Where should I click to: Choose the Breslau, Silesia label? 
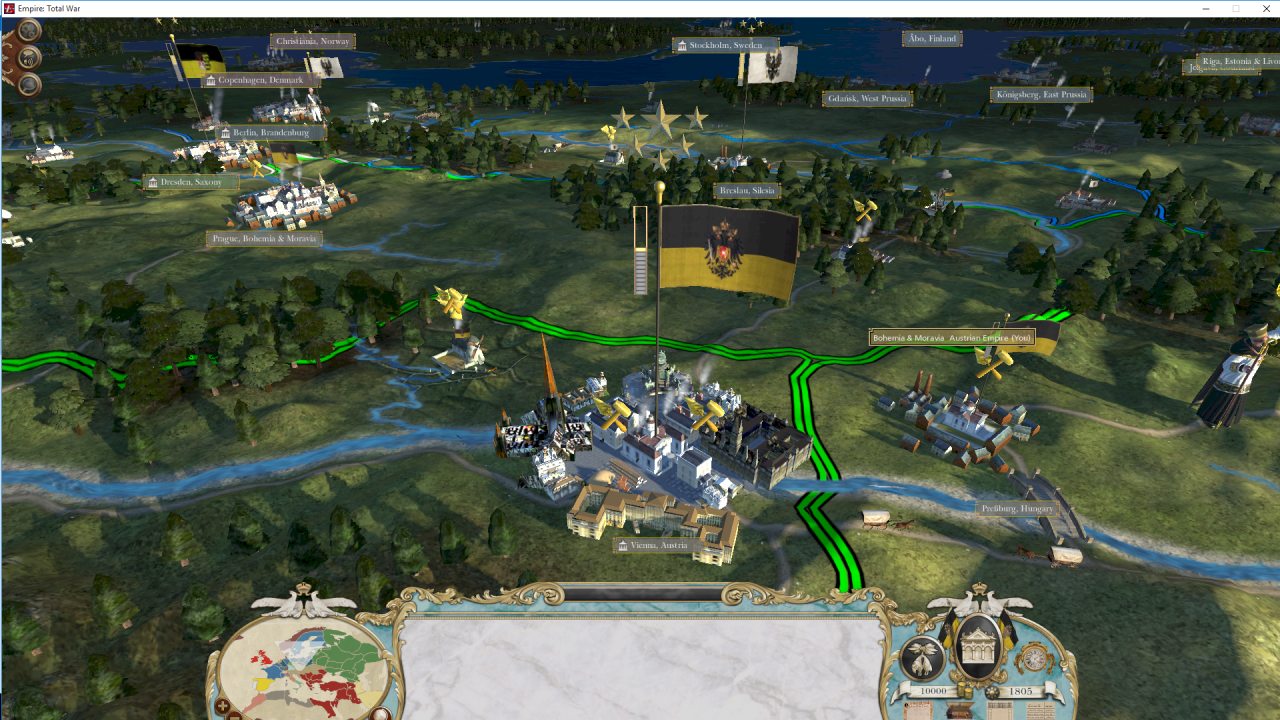pos(747,190)
